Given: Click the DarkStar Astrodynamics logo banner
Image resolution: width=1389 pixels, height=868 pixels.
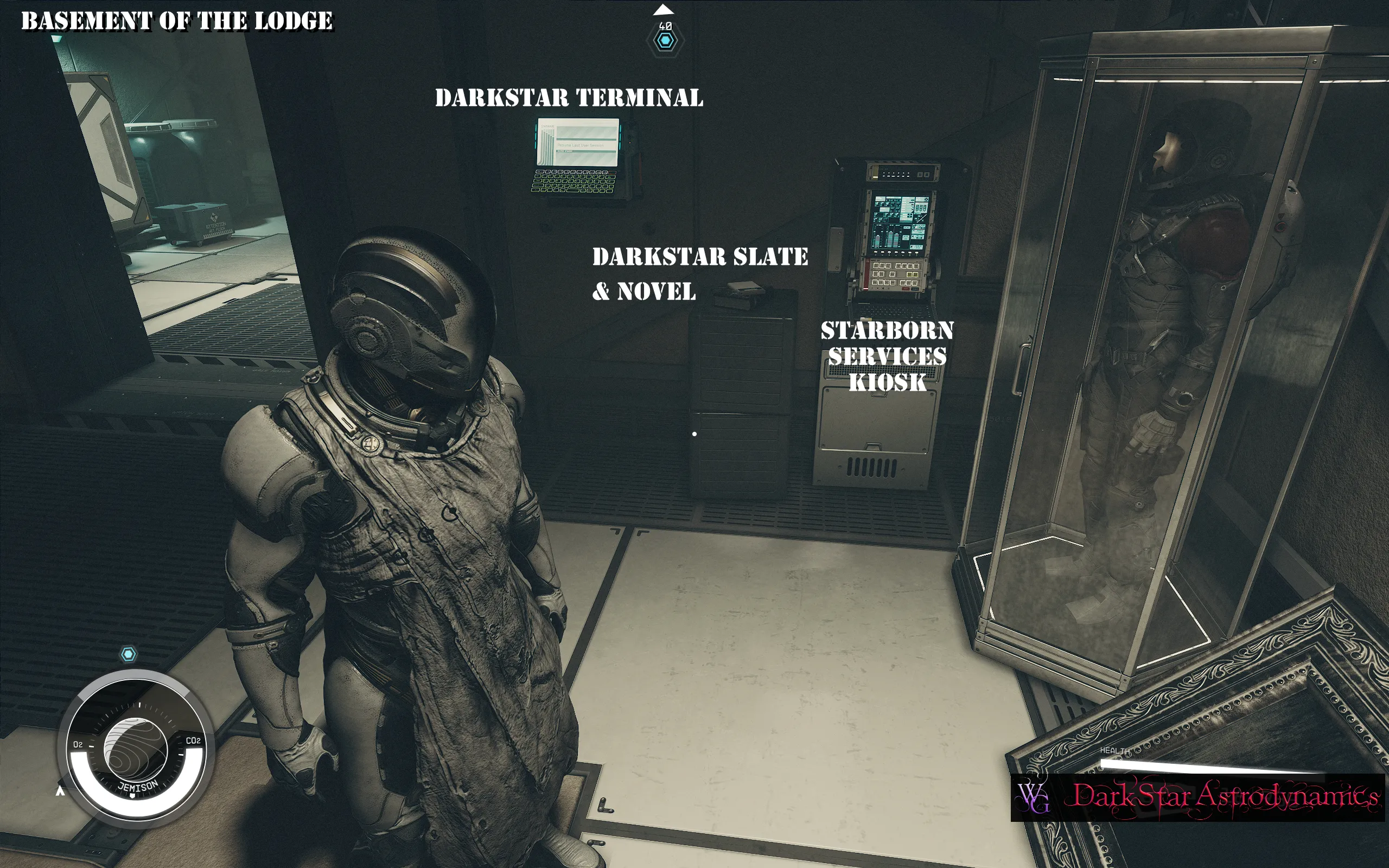Looking at the screenshot, I should point(1197,797).
